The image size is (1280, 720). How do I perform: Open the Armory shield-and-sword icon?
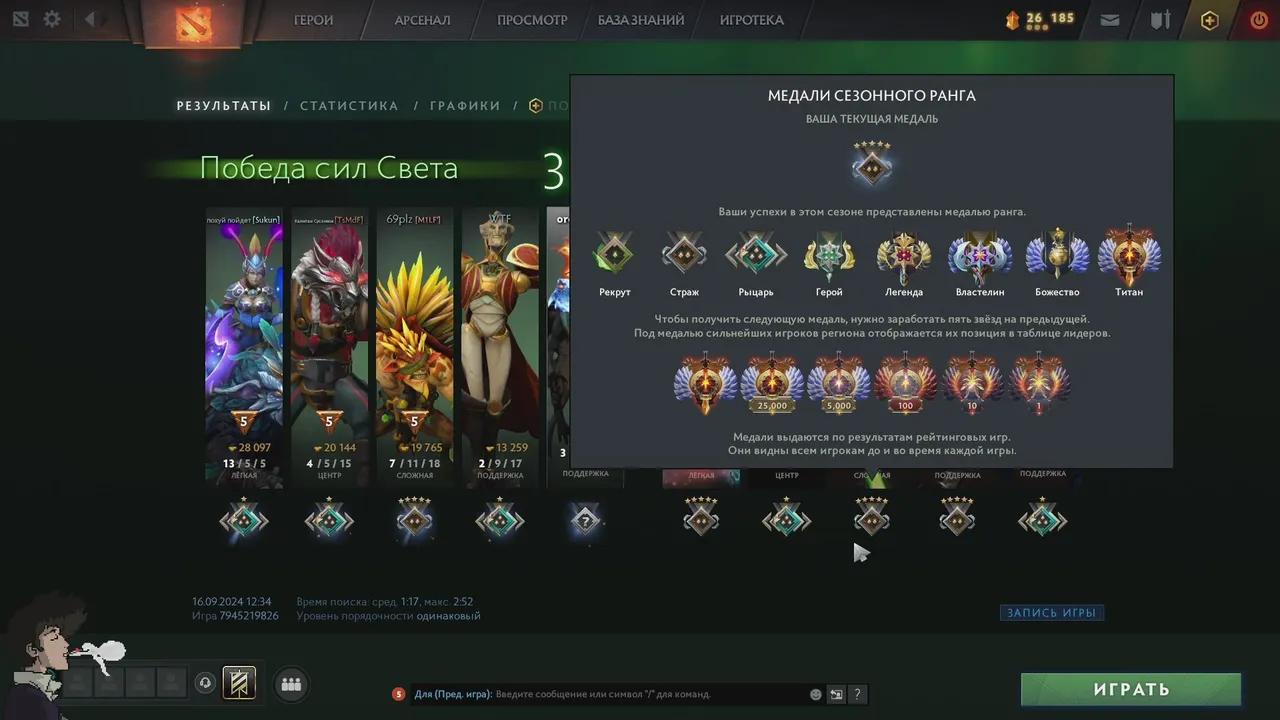point(1161,19)
